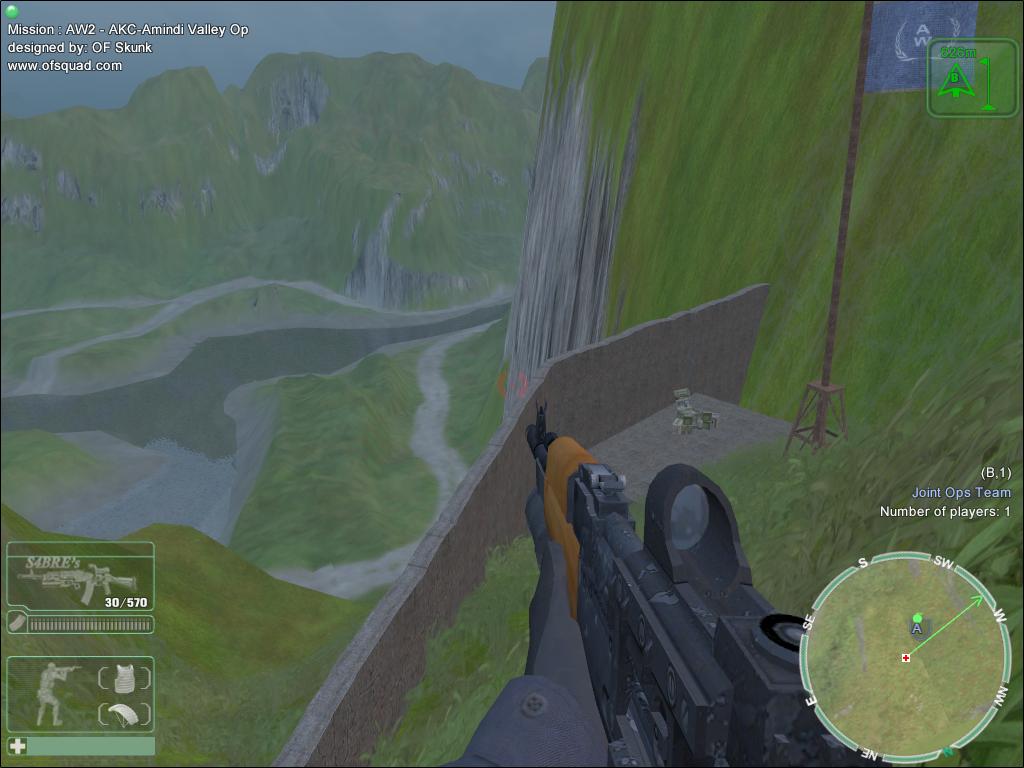Select the Joint Ops Team label
The image size is (1024, 768).
tap(960, 492)
